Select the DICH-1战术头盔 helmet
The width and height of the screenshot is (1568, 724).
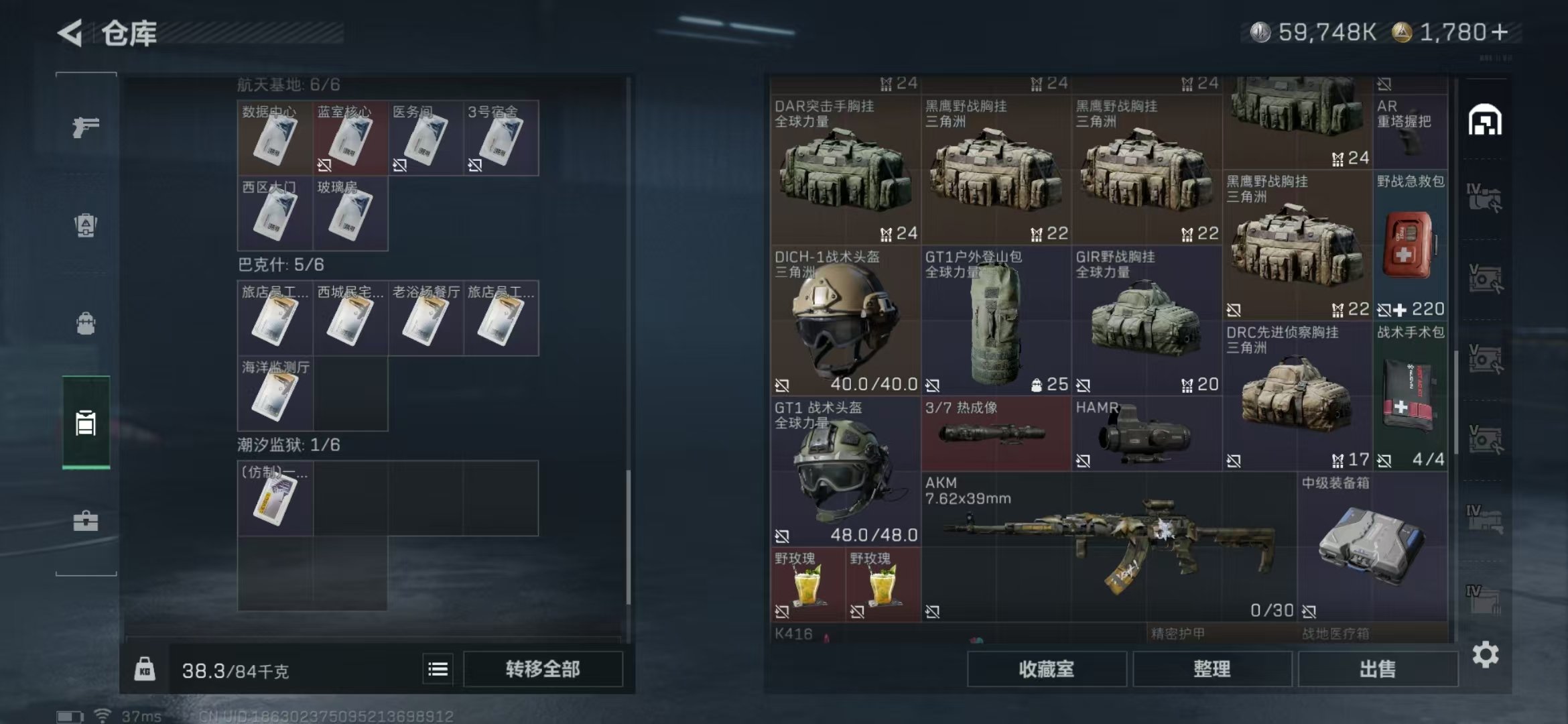click(x=844, y=321)
